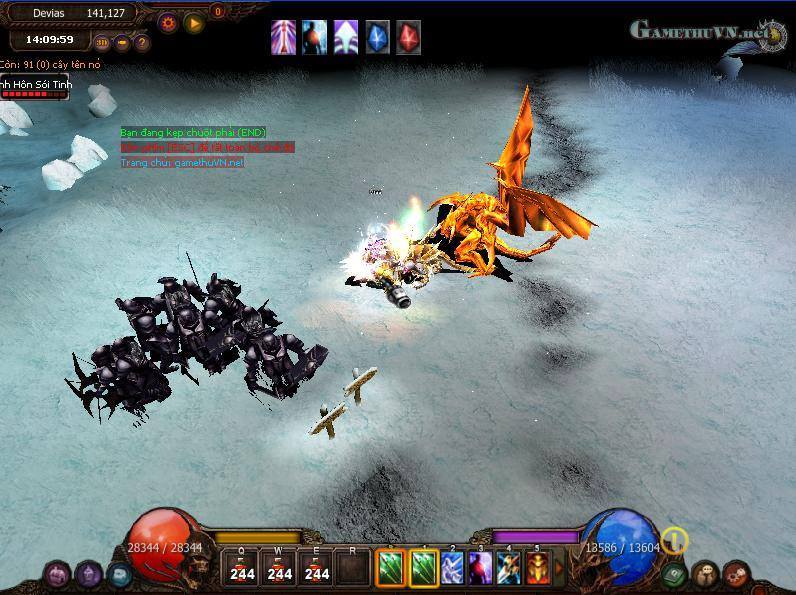Viewport: 796px width, 595px height.
Task: Use the potion in the W slot
Action: tap(279, 567)
